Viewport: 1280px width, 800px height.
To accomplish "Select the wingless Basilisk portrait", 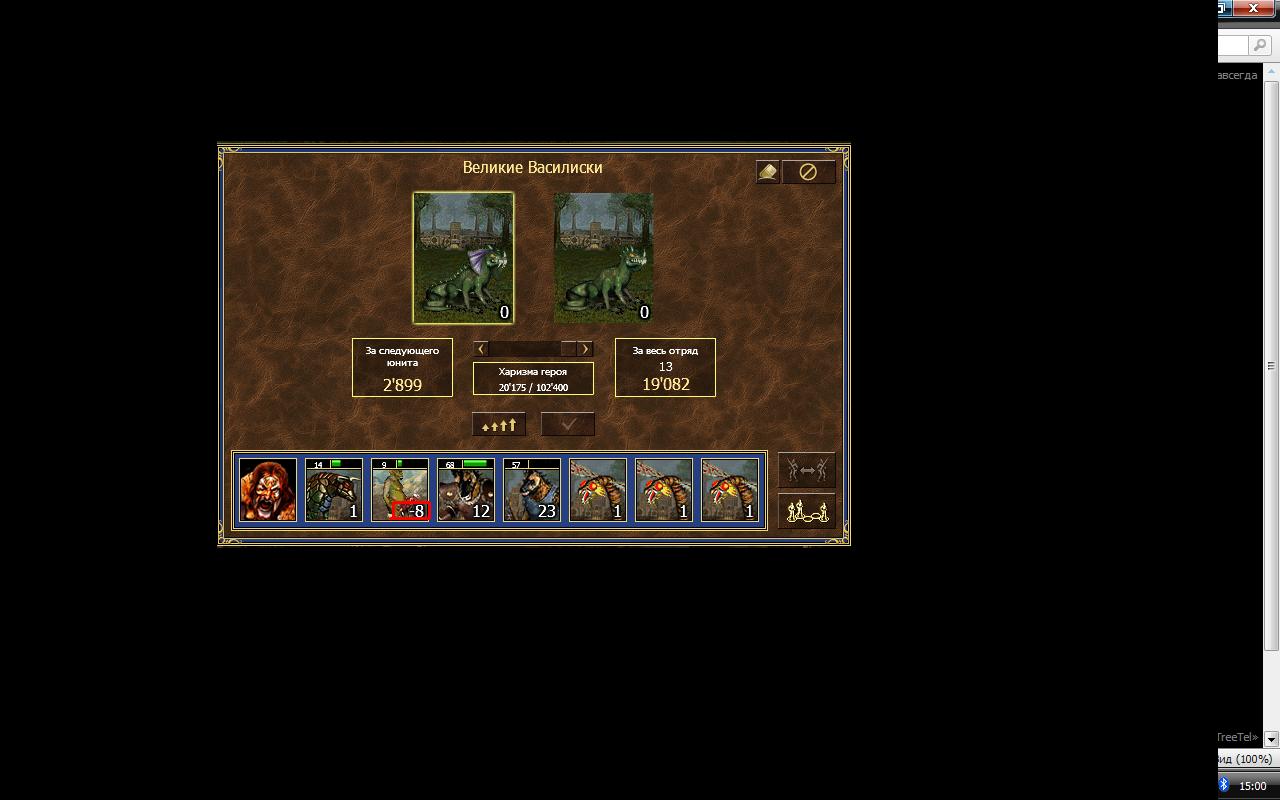I will [603, 257].
